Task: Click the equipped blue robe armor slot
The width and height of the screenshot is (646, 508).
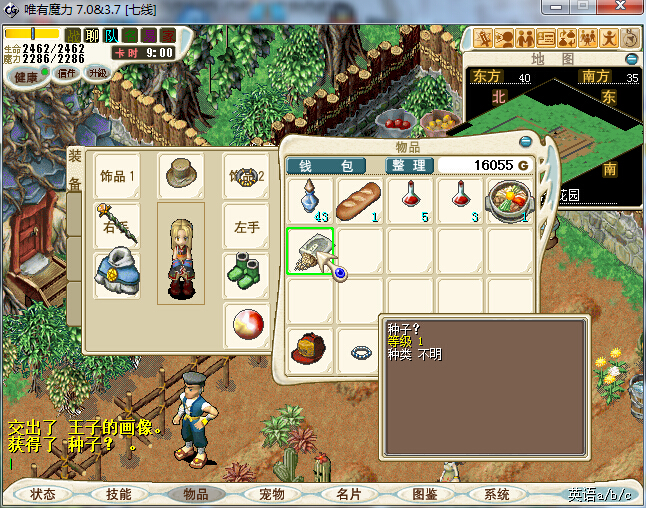Action: (x=115, y=272)
